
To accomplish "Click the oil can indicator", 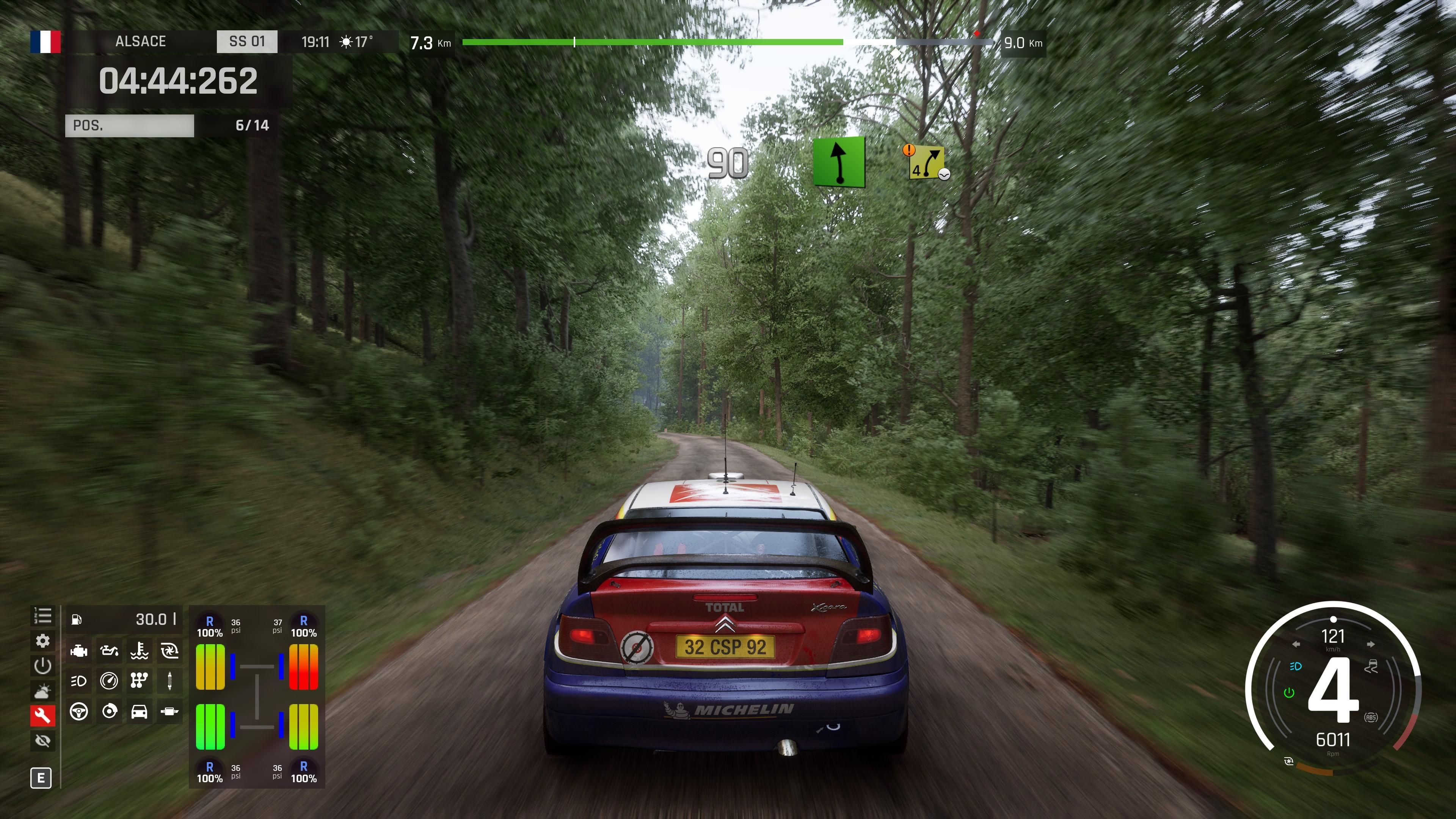I will [109, 651].
